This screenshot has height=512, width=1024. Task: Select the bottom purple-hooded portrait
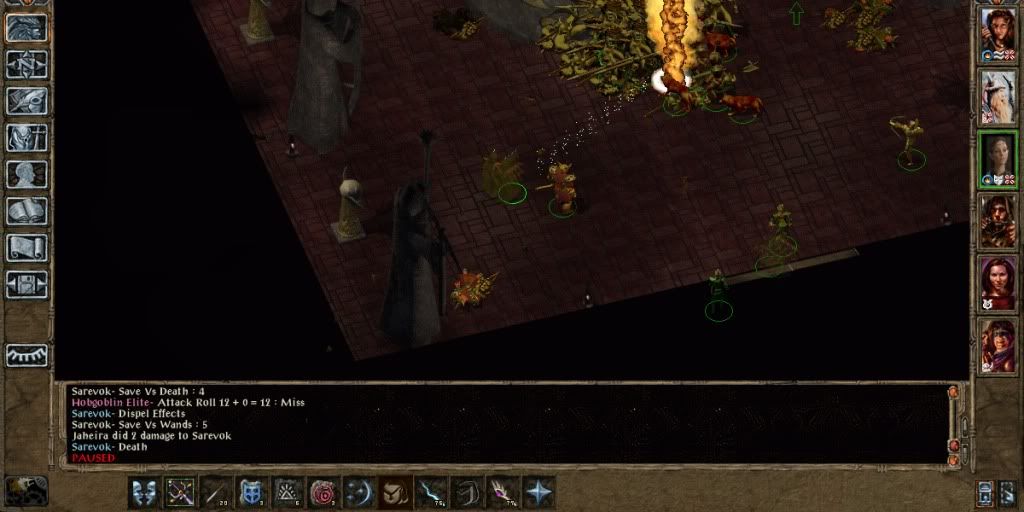click(x=997, y=345)
